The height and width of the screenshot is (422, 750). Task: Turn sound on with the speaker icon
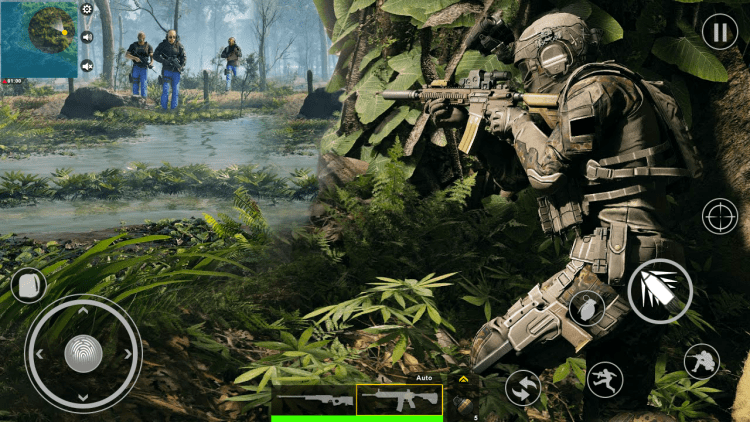(87, 37)
